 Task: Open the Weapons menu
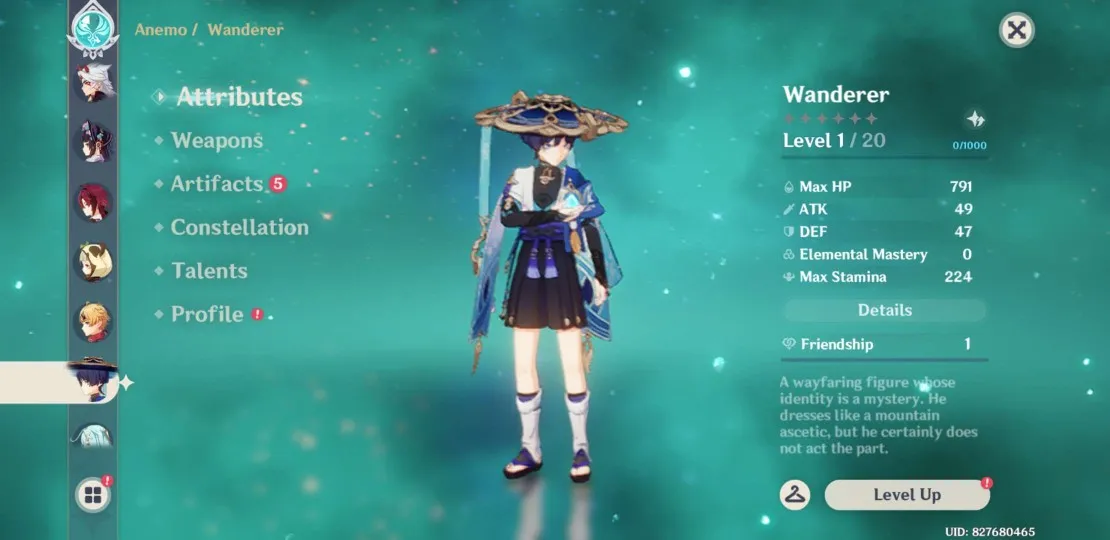[x=216, y=141]
